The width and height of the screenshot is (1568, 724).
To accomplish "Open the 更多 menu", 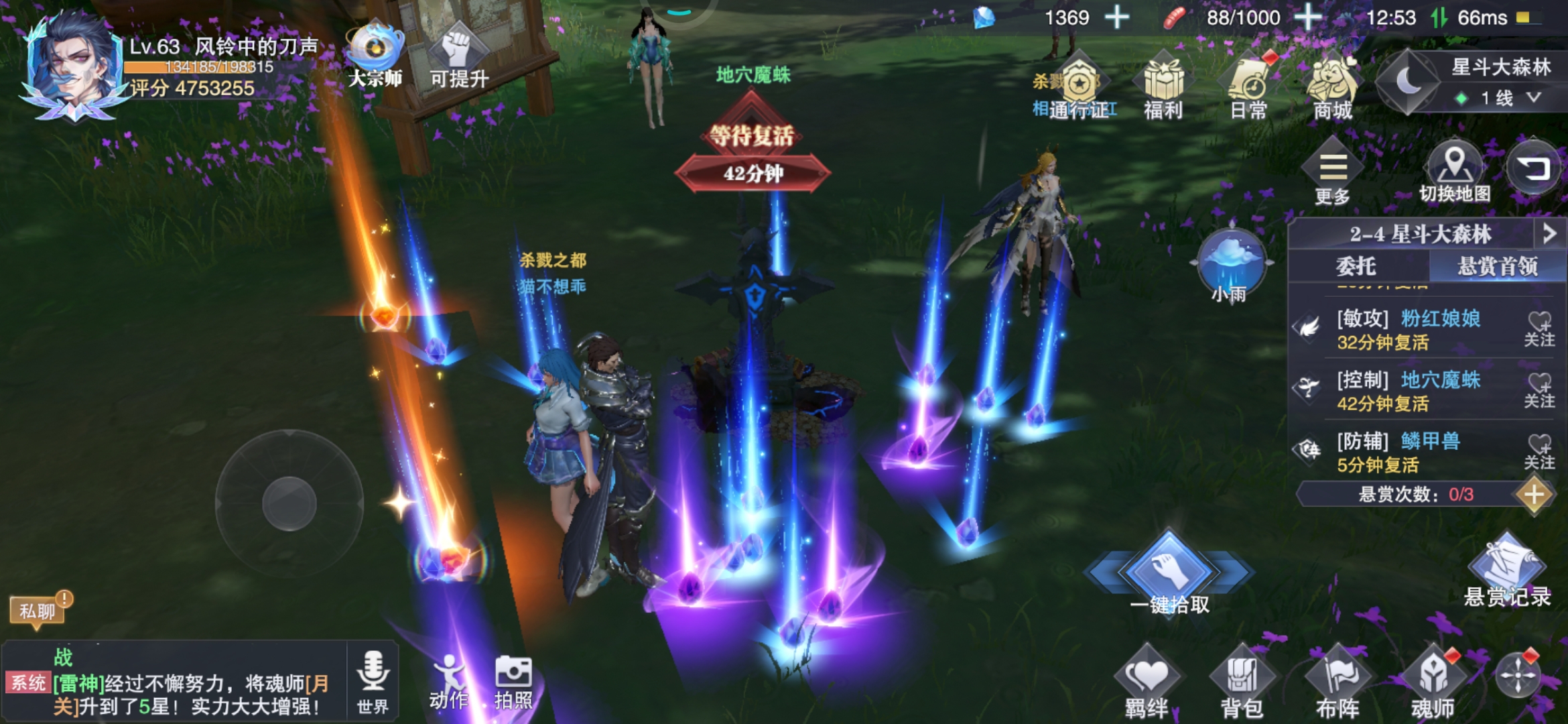I will pyautogui.click(x=1332, y=170).
